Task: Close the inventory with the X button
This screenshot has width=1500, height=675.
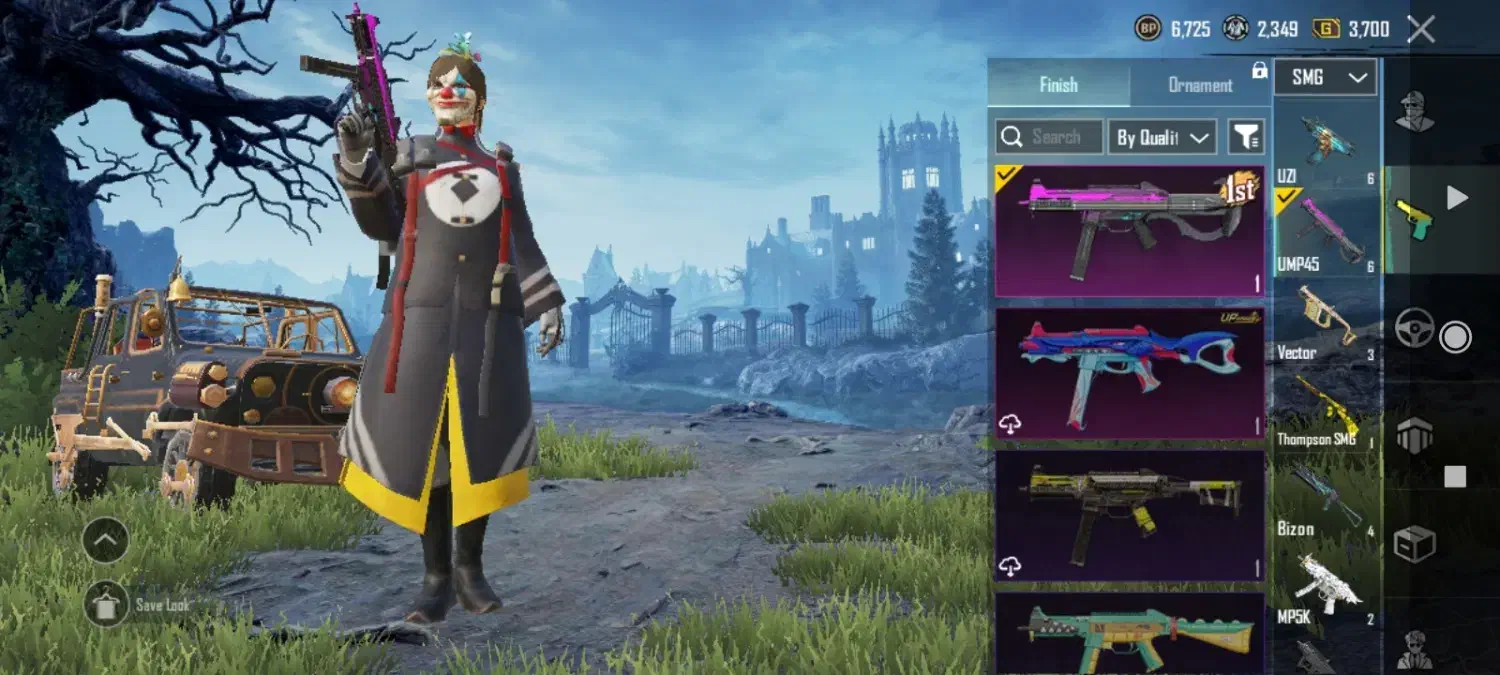Action: coord(1421,29)
